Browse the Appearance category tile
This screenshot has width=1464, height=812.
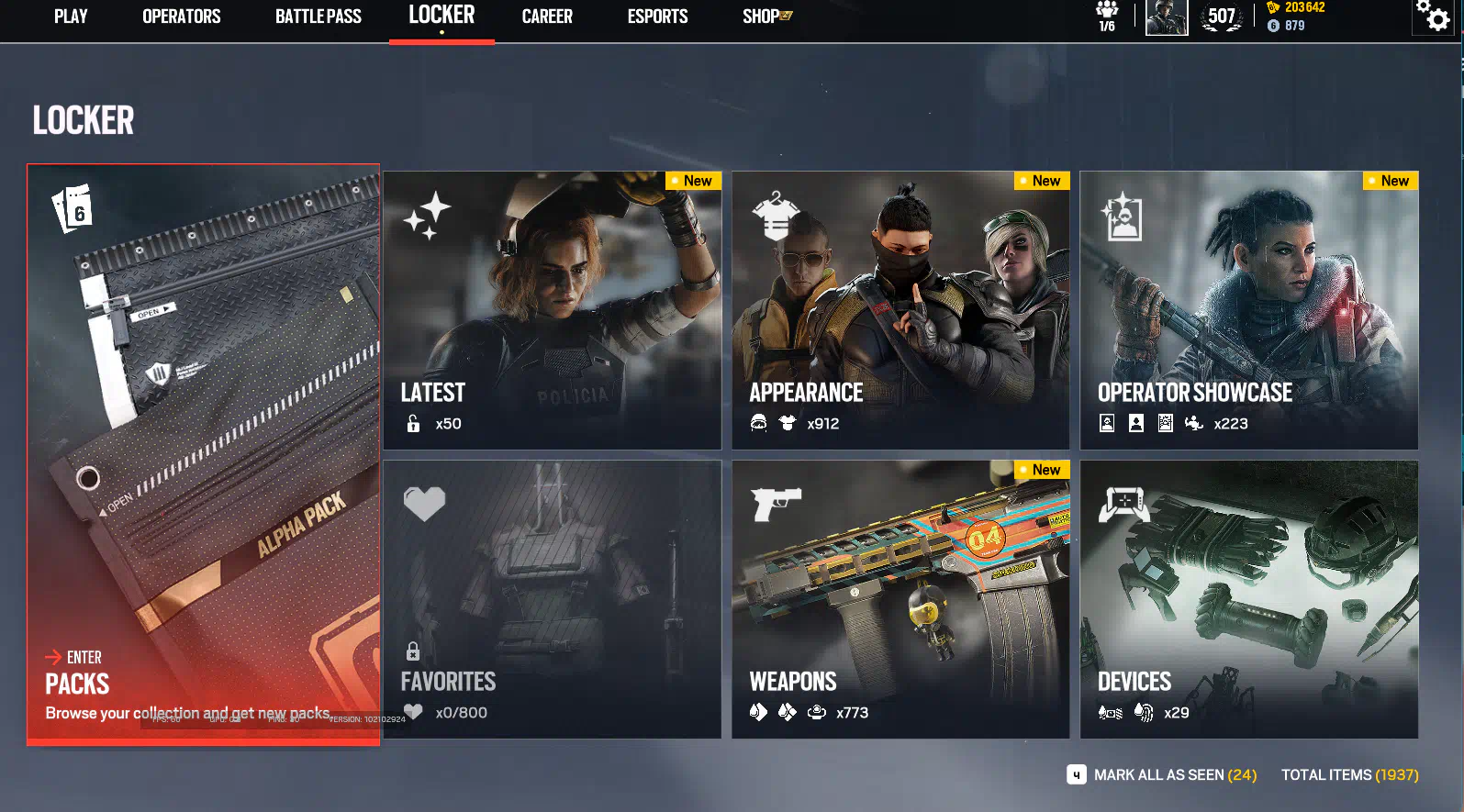pyautogui.click(x=900, y=310)
